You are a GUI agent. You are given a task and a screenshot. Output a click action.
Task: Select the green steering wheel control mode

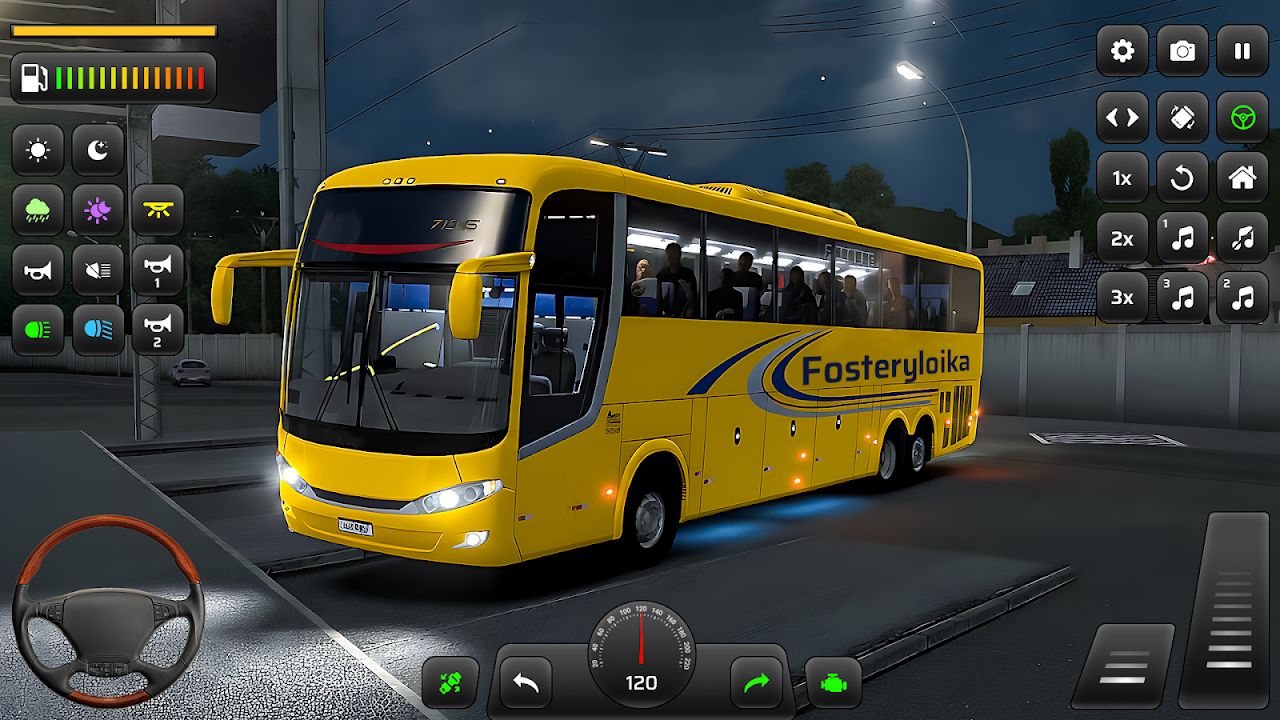1242,118
